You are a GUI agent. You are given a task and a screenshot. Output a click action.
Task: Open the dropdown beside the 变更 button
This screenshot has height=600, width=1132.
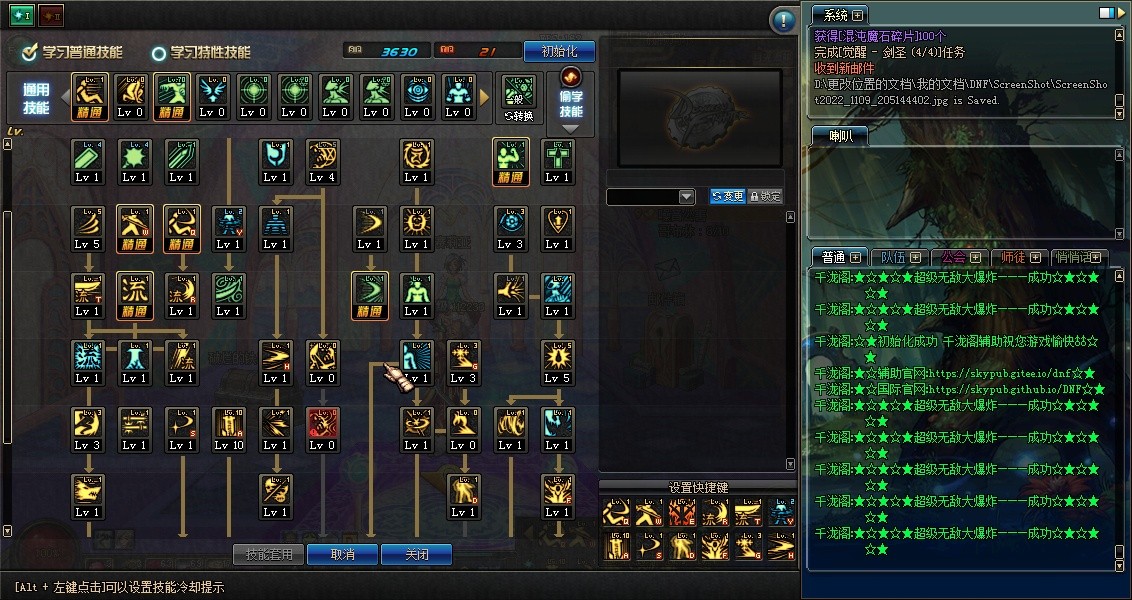(686, 197)
